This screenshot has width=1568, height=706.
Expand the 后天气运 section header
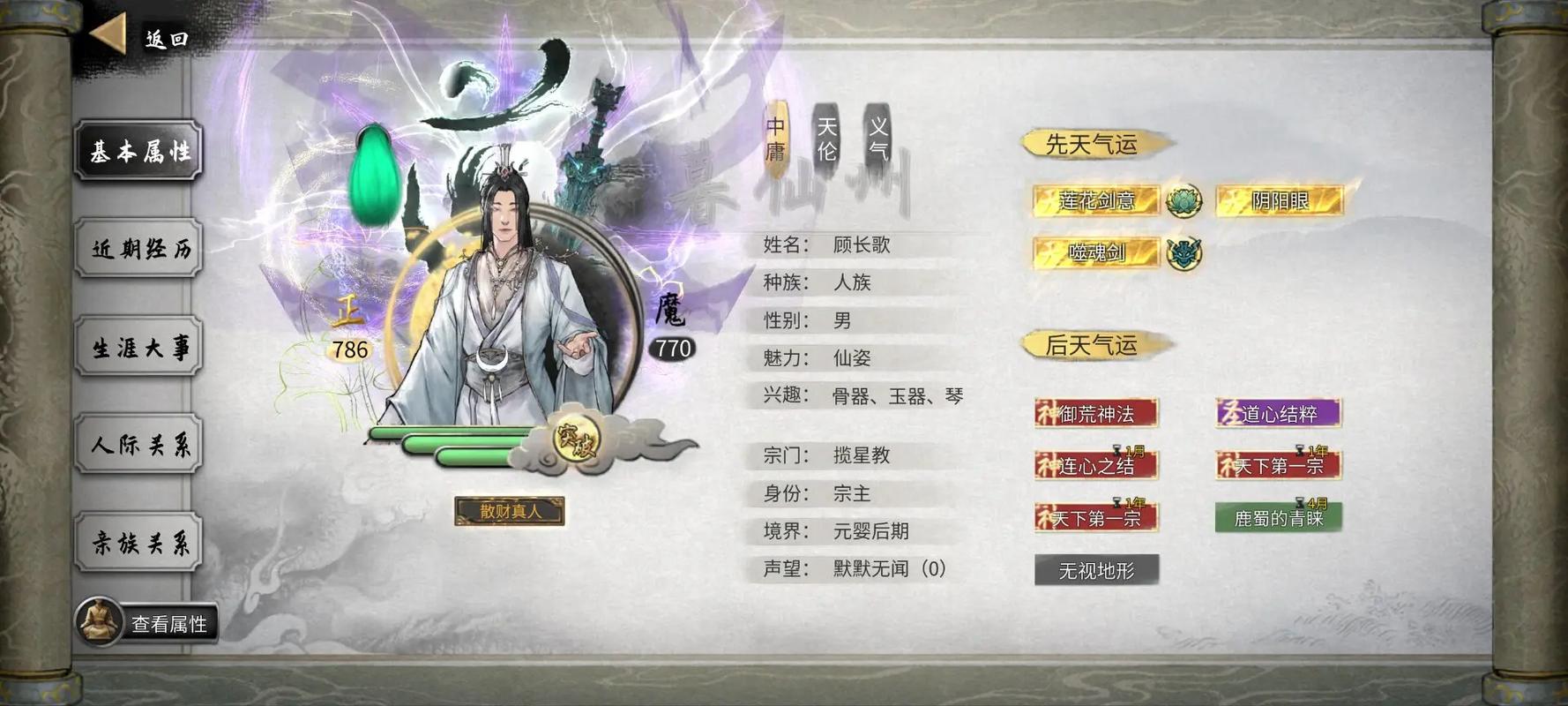[1094, 344]
